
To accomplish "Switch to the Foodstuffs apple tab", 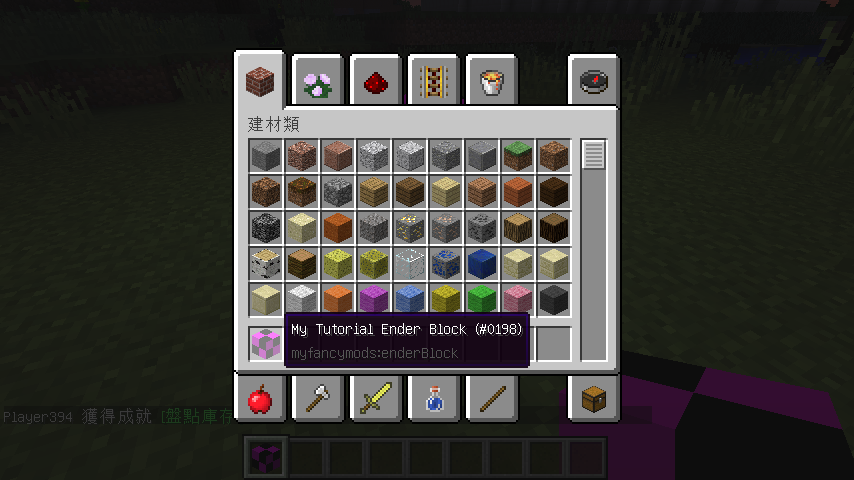I will coord(262,398).
